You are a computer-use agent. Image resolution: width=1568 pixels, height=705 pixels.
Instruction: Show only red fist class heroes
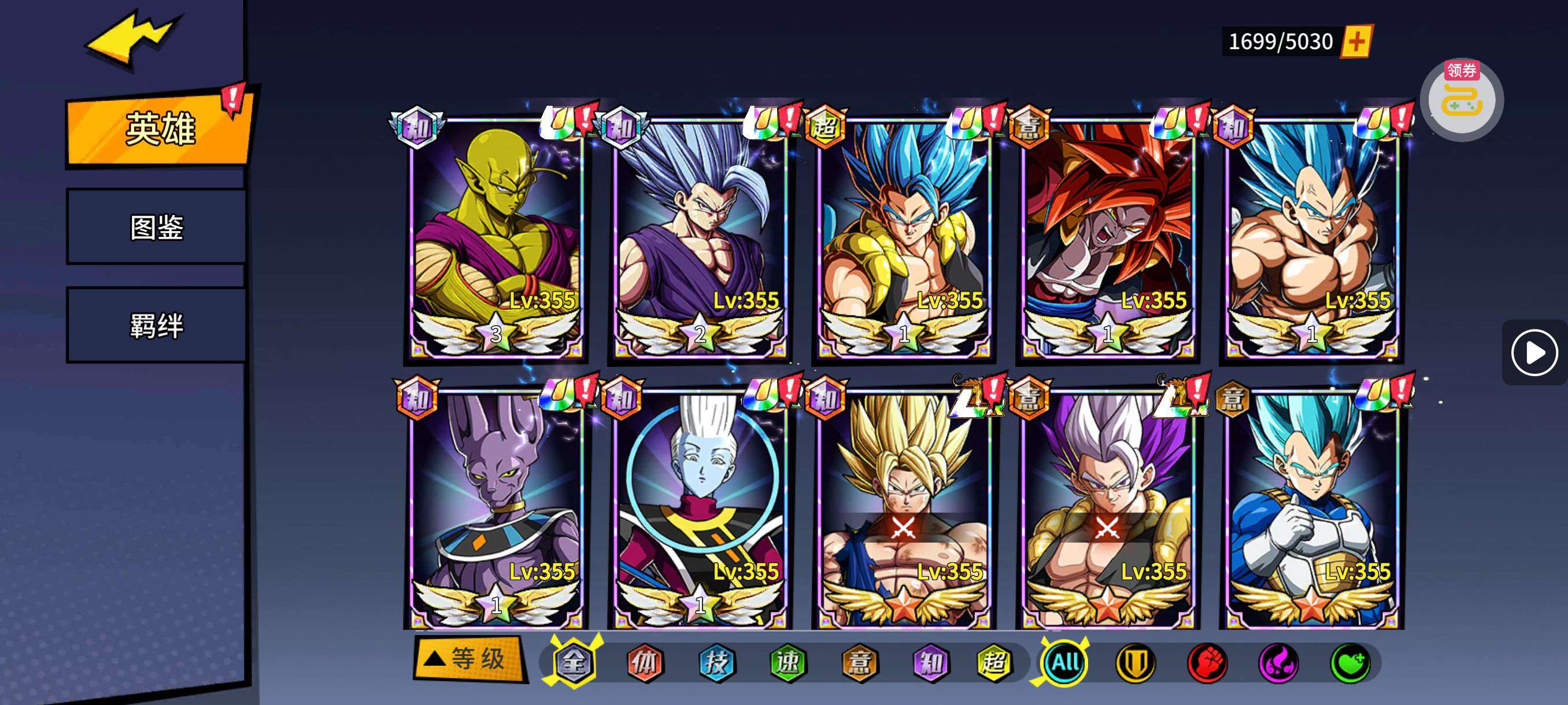(x=1207, y=662)
